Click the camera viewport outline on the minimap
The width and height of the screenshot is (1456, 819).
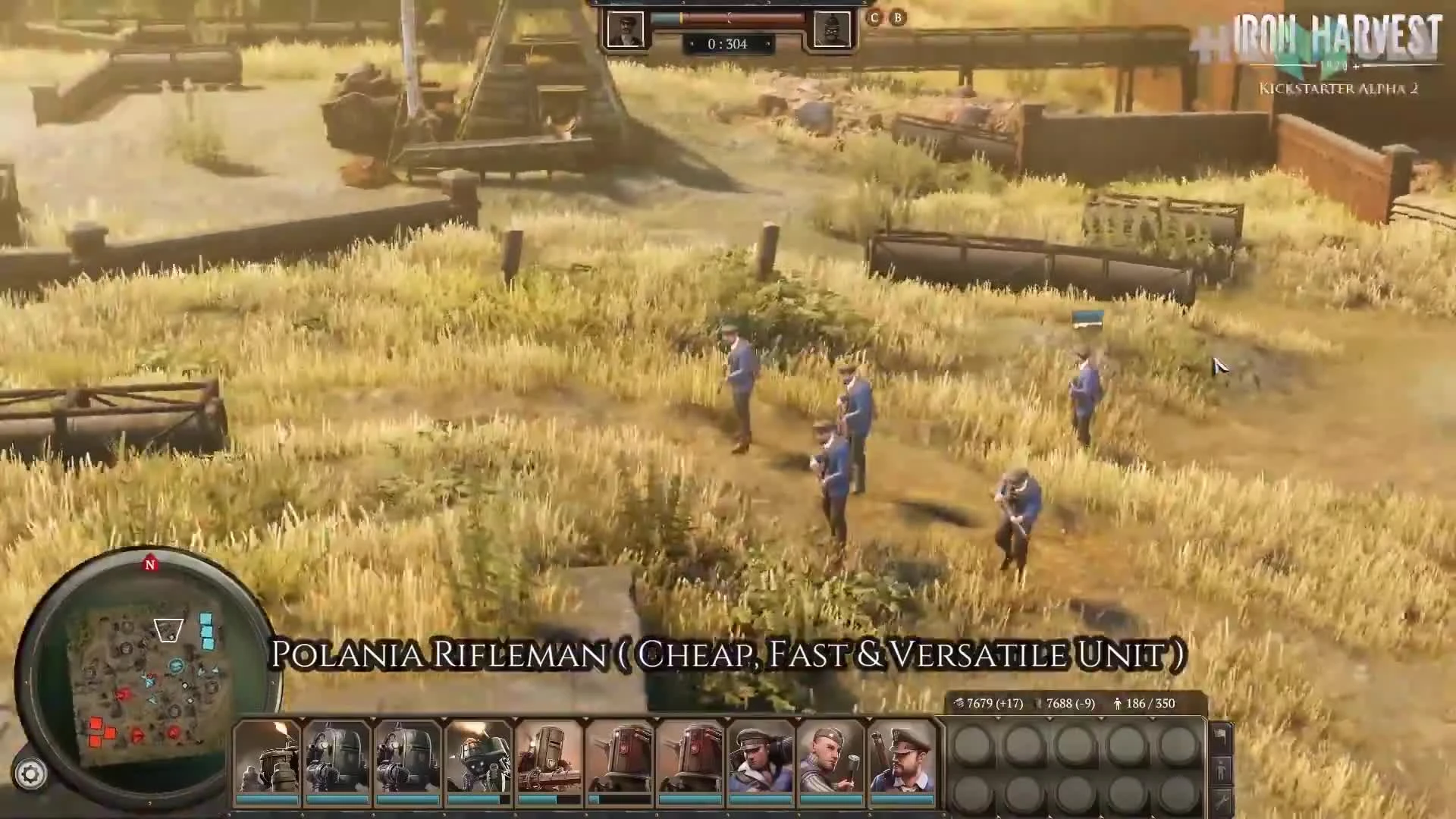click(x=168, y=629)
